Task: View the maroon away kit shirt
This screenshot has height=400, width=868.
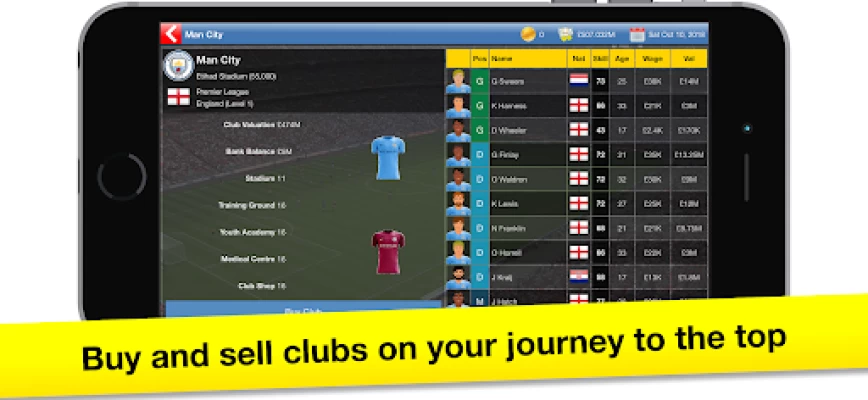Action: [388, 251]
